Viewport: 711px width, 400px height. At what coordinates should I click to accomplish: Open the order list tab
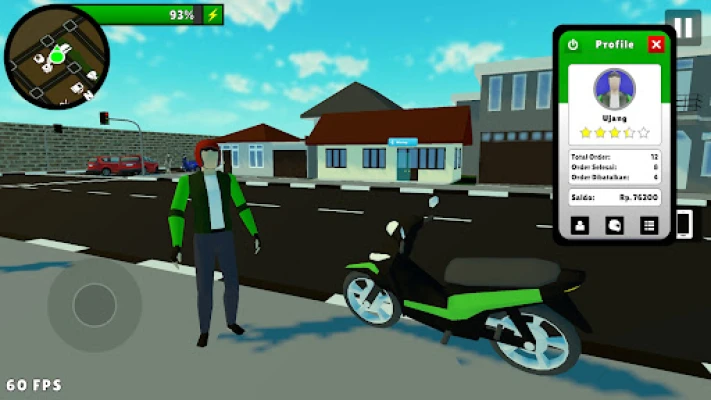[x=648, y=226]
